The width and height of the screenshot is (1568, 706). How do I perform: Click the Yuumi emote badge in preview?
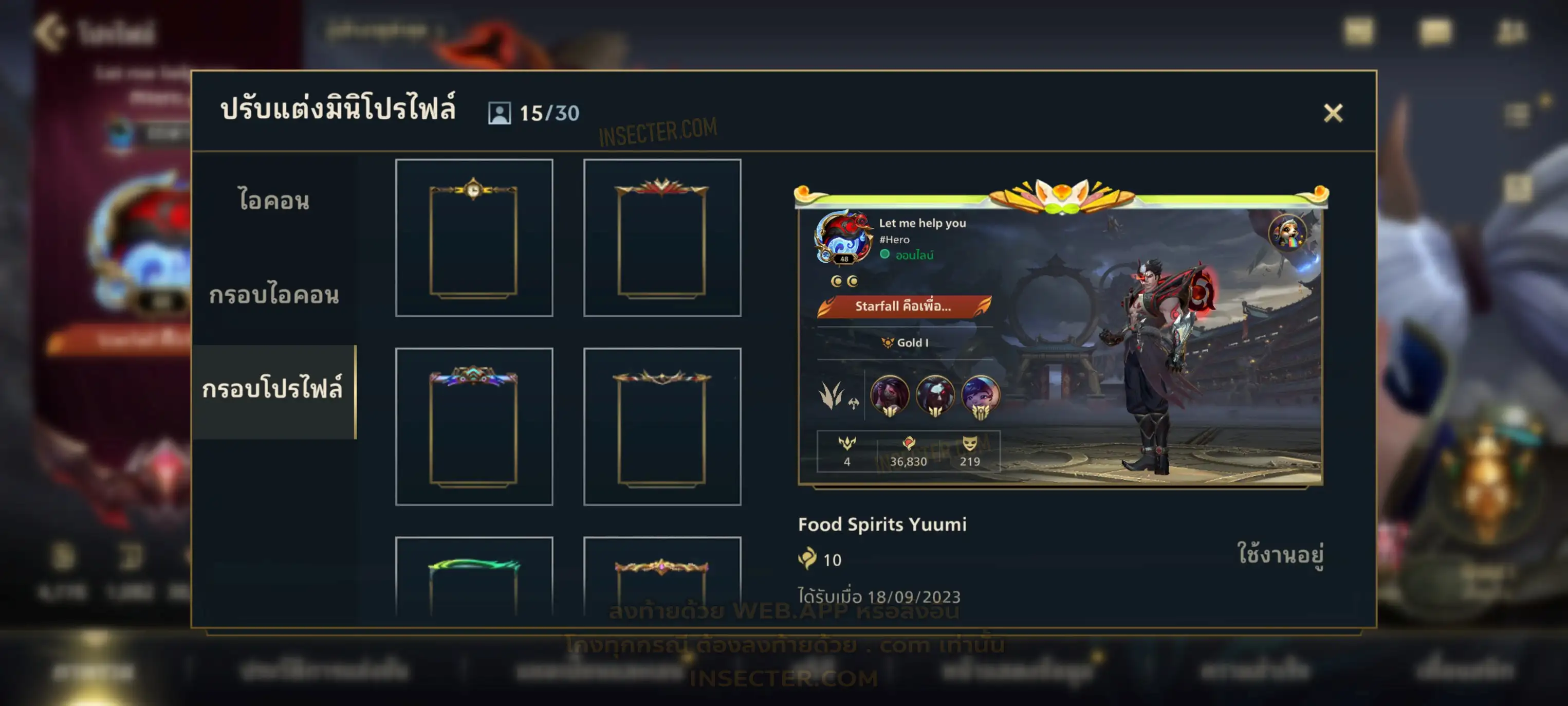tap(1287, 232)
